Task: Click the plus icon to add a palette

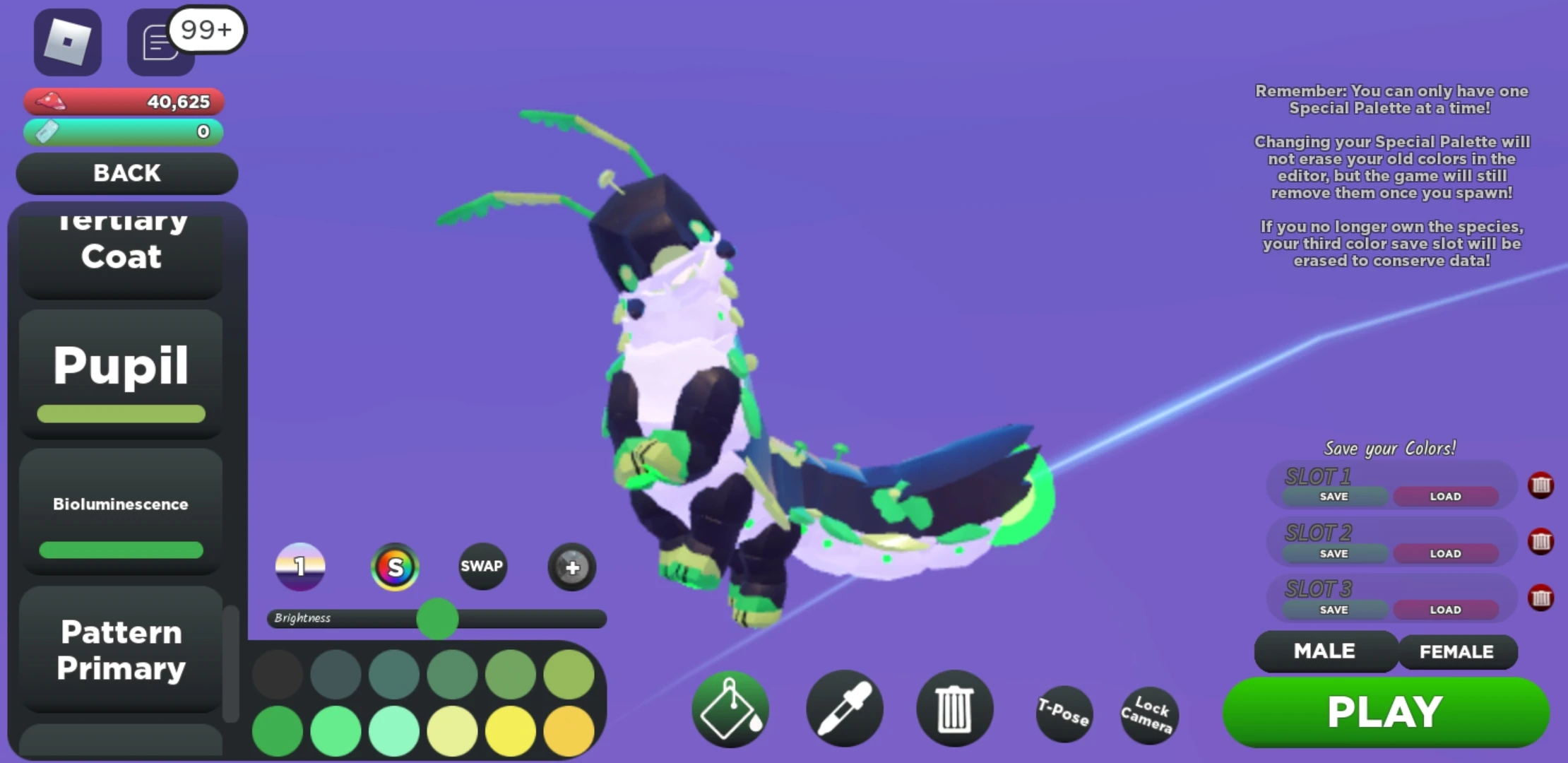Action: point(571,567)
